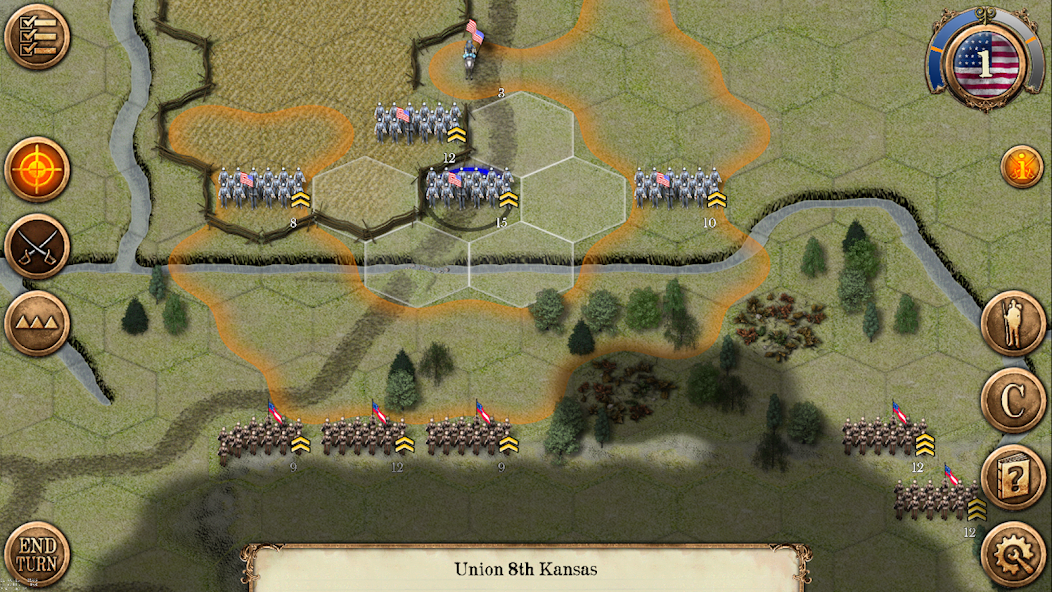The height and width of the screenshot is (592, 1052).
Task: Activate the orange crosshair fire mode
Action: (36, 170)
